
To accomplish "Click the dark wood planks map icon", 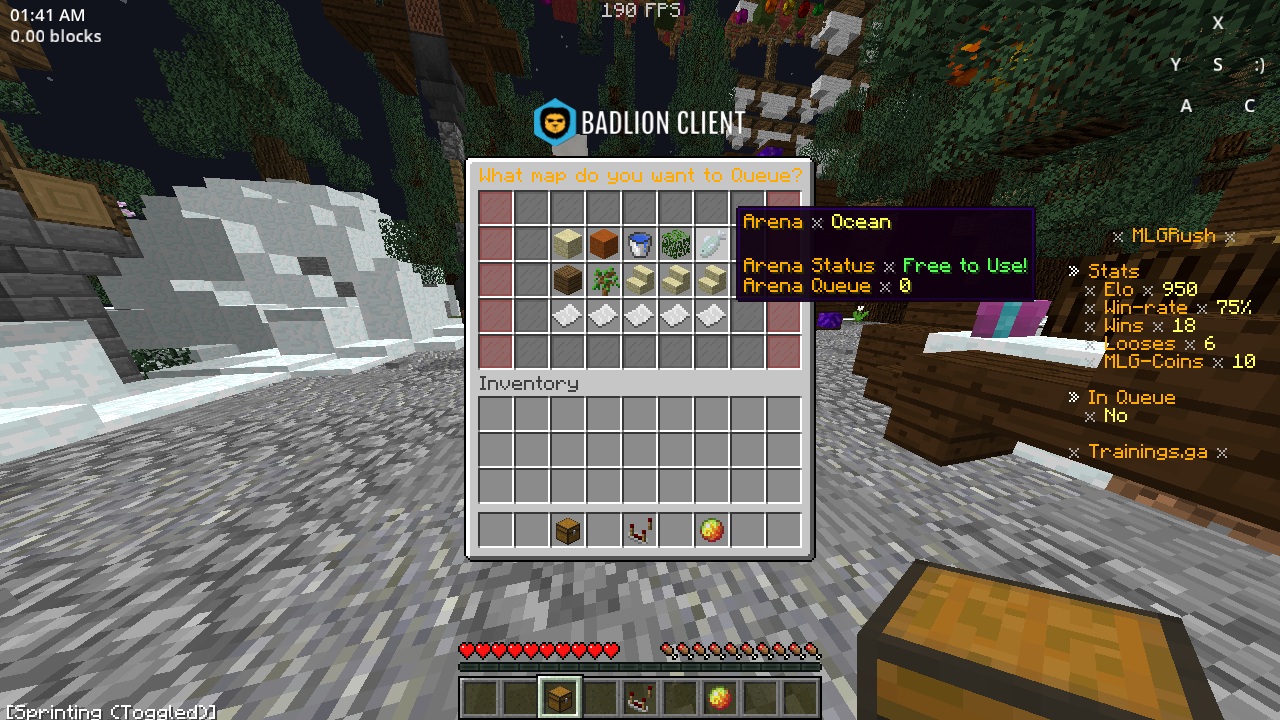I will tap(566, 281).
